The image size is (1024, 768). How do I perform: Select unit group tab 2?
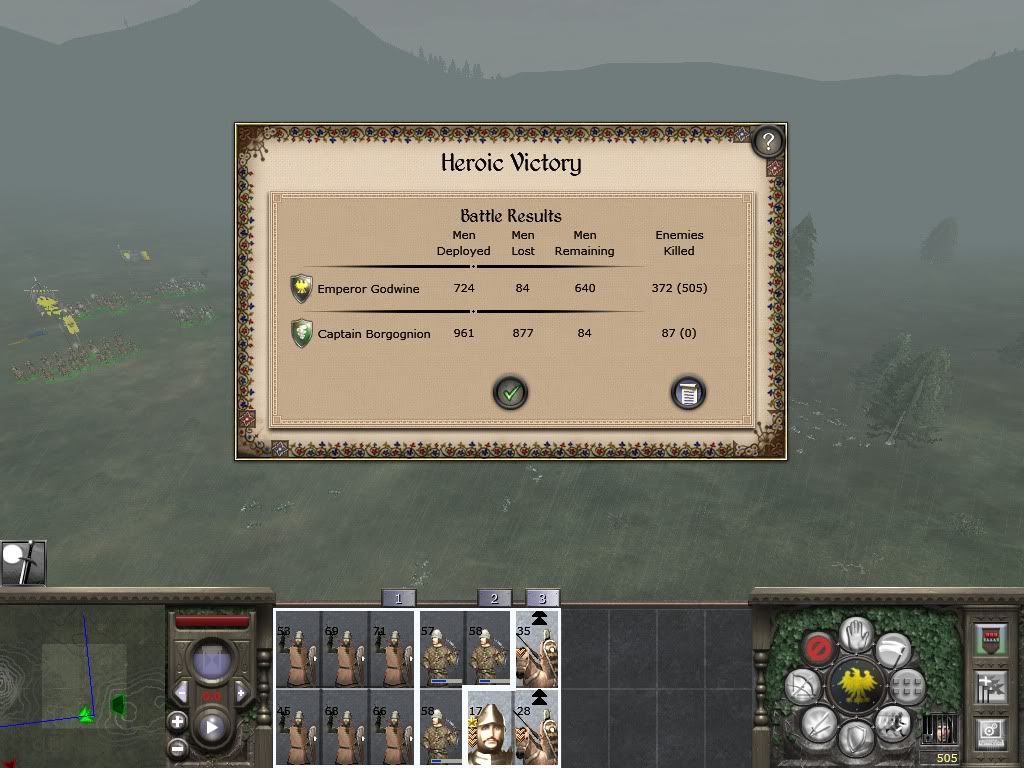494,598
